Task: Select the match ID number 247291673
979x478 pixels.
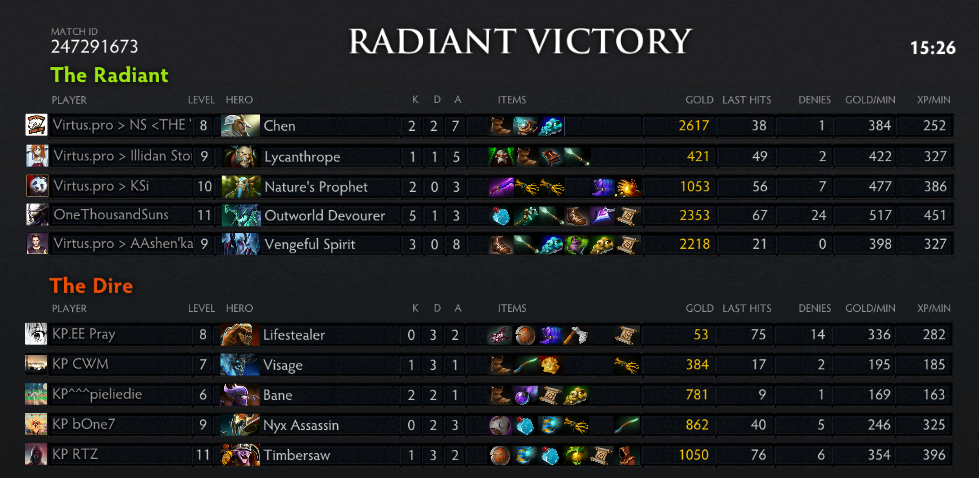Action: [94, 47]
